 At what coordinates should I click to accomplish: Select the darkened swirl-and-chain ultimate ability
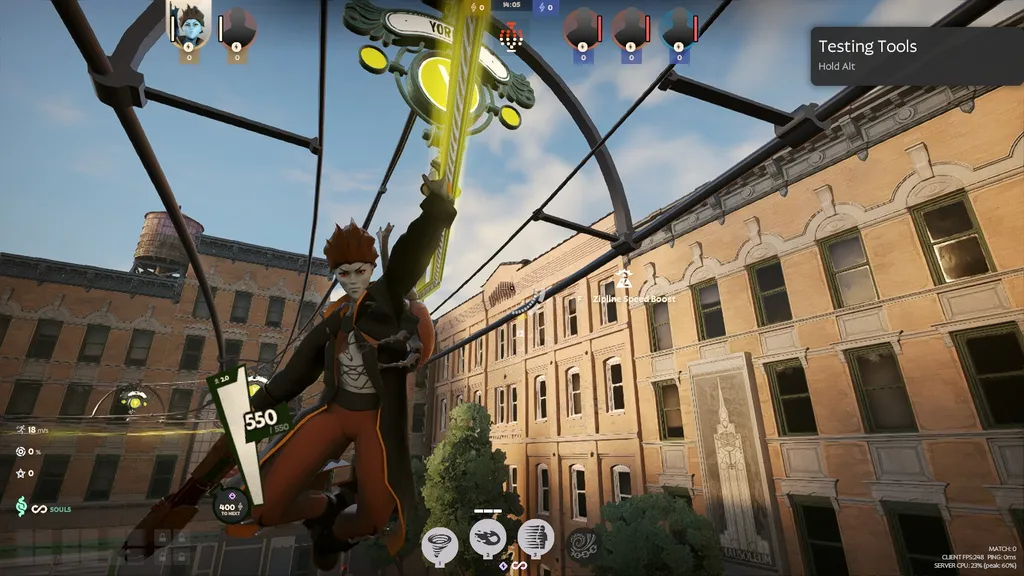tap(582, 543)
